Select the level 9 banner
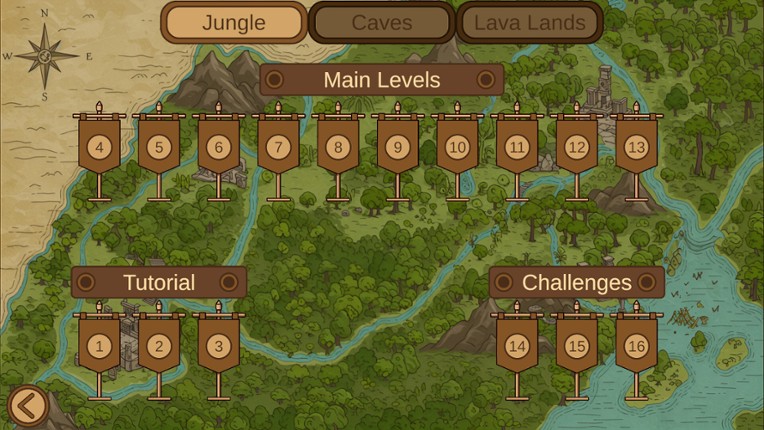This screenshot has height=430, width=764. click(397, 147)
